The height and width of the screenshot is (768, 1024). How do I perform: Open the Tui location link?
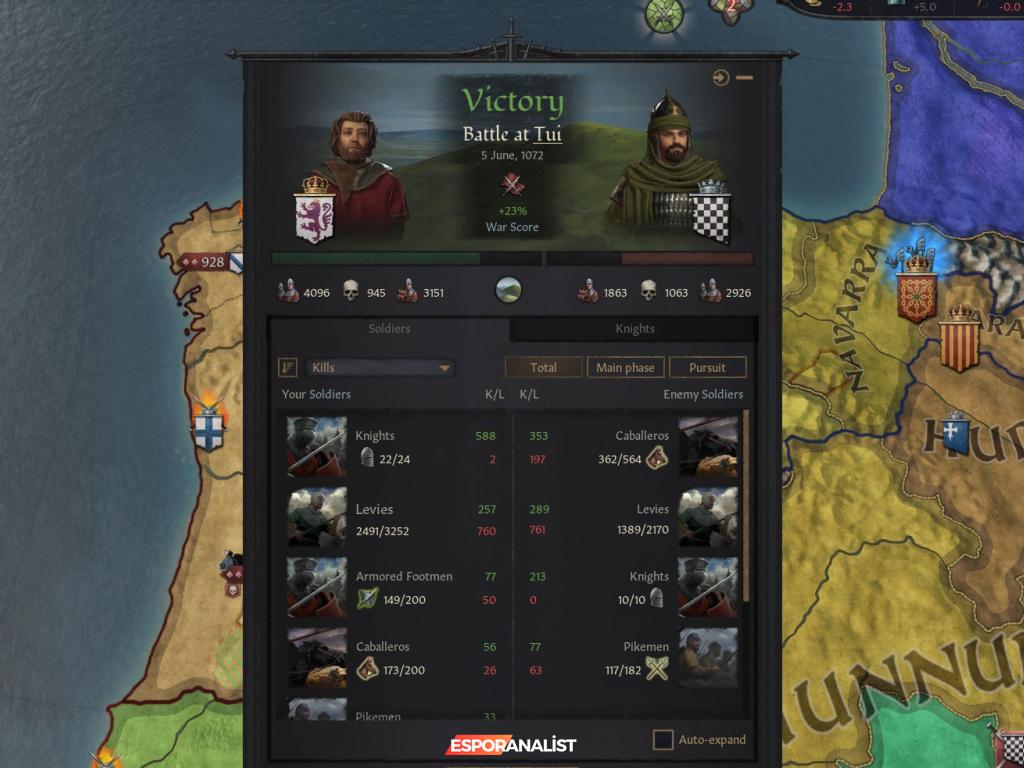[547, 134]
